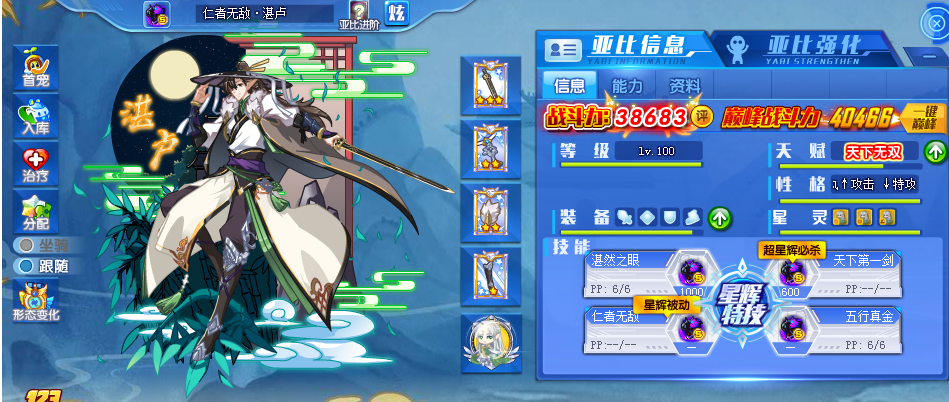
Task: Click the 评 rating badge beside 战斗力
Action: (702, 116)
